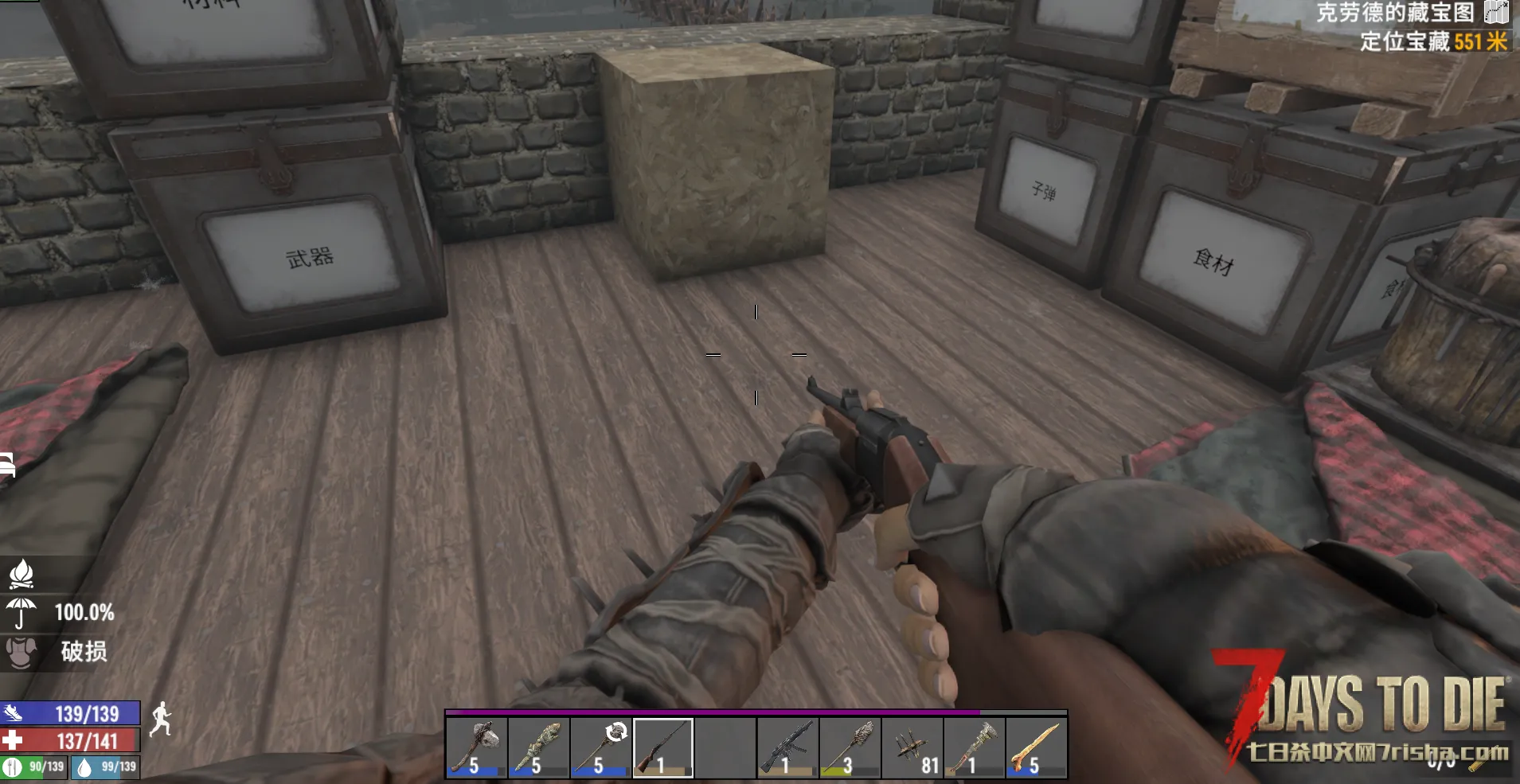1520x784 pixels.
Task: Select the stone spear slot showing 3
Action: (850, 747)
